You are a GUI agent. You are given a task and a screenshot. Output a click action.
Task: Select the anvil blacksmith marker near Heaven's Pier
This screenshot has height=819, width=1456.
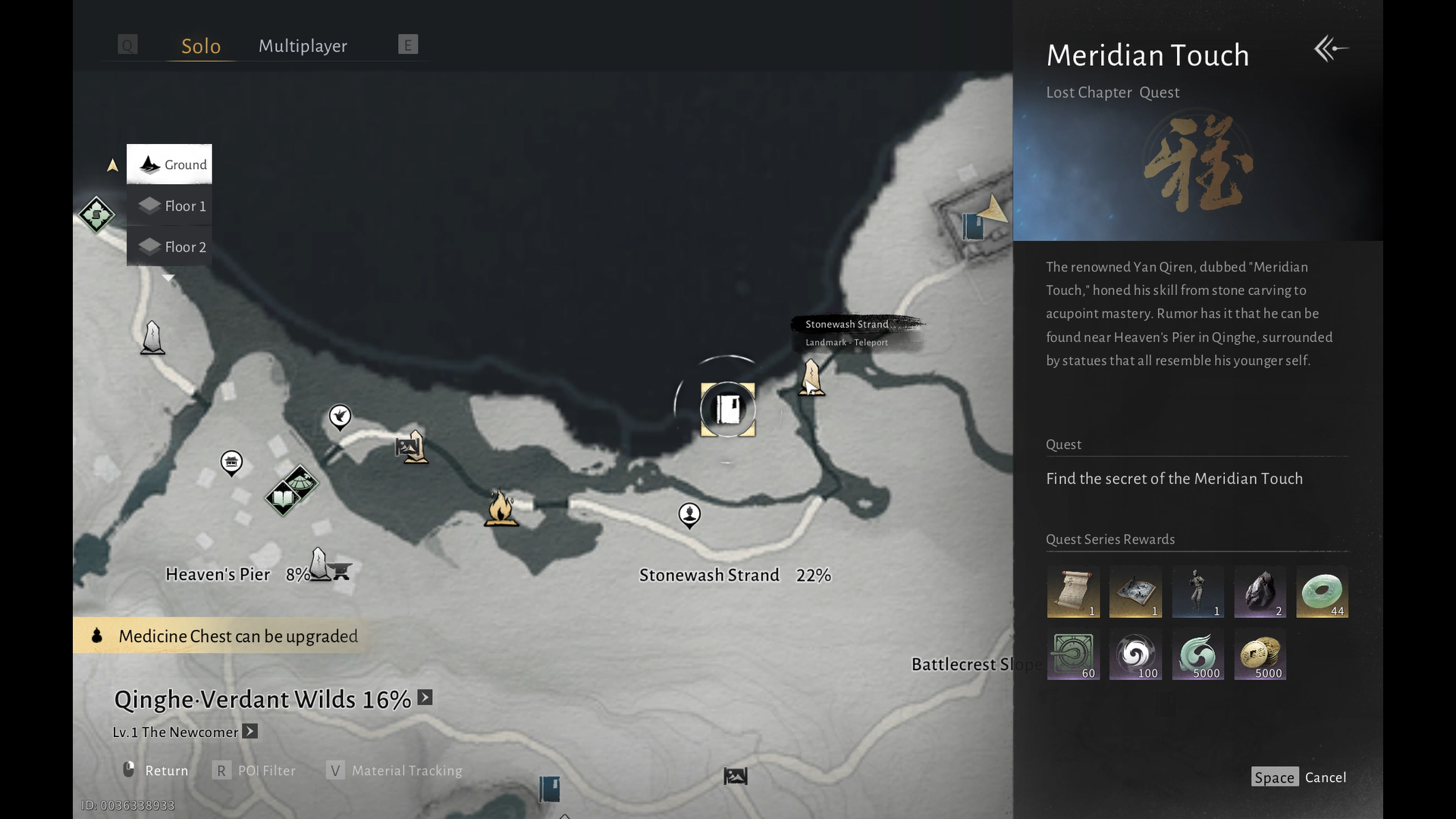(x=341, y=571)
